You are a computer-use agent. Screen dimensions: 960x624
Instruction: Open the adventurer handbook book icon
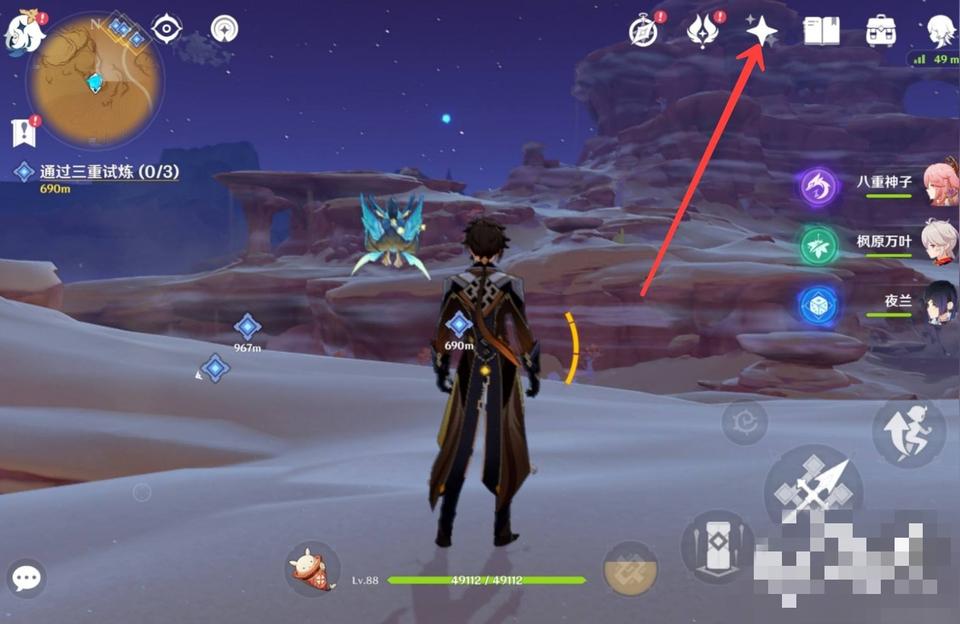click(821, 31)
